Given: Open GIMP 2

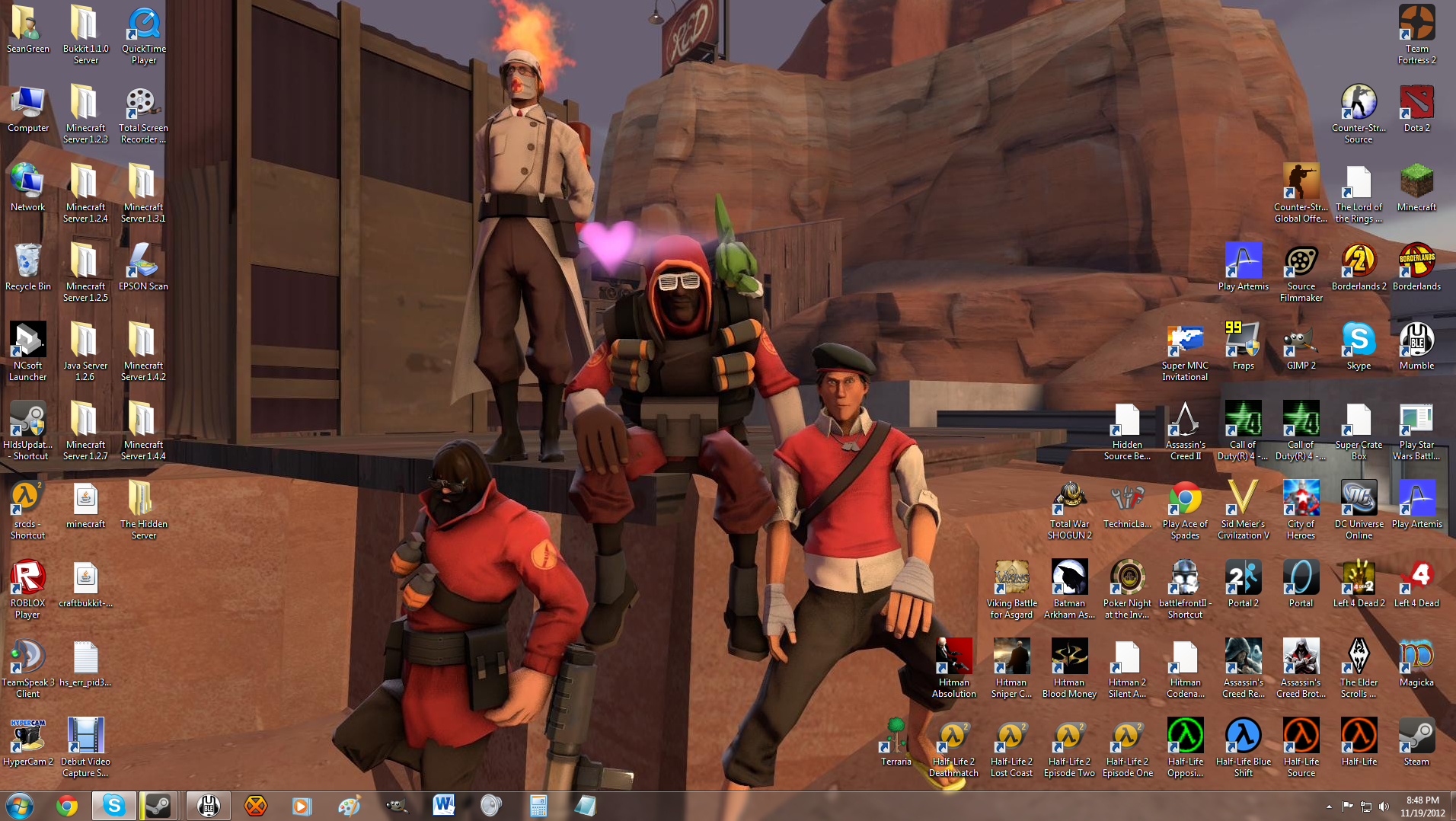Looking at the screenshot, I should pos(1301,343).
